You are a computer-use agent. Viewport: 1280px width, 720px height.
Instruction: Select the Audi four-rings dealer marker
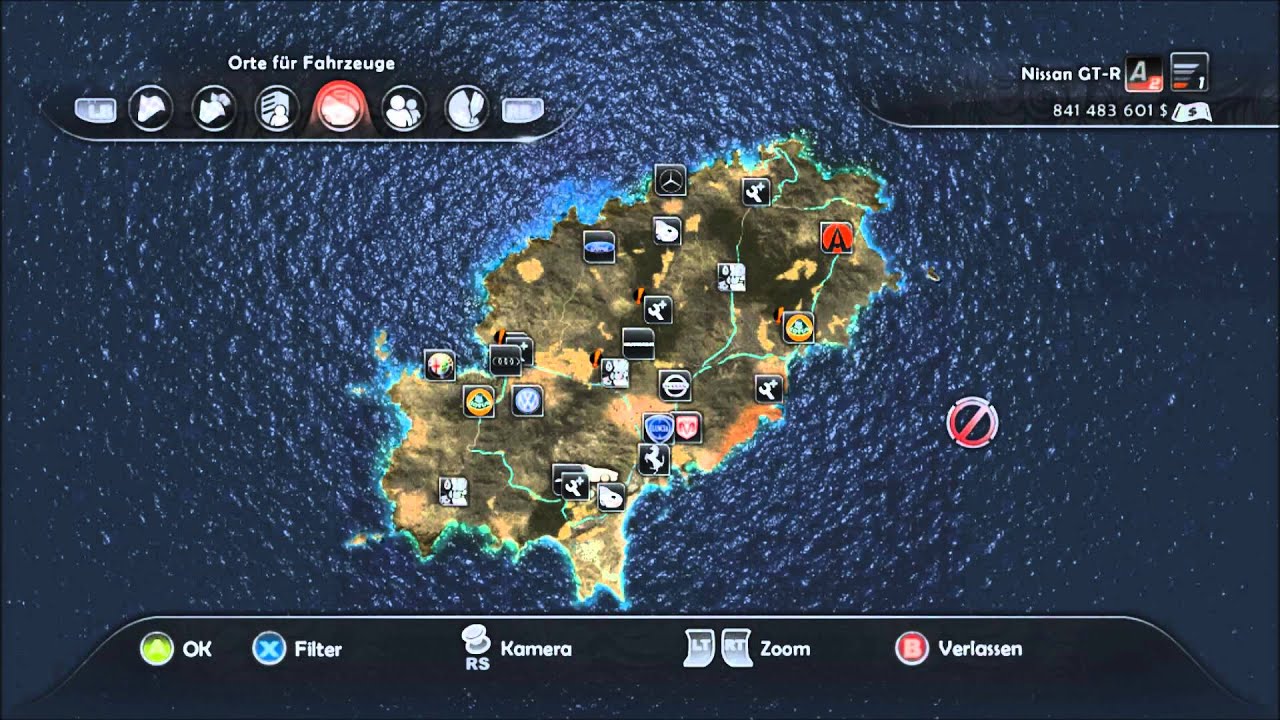505,360
